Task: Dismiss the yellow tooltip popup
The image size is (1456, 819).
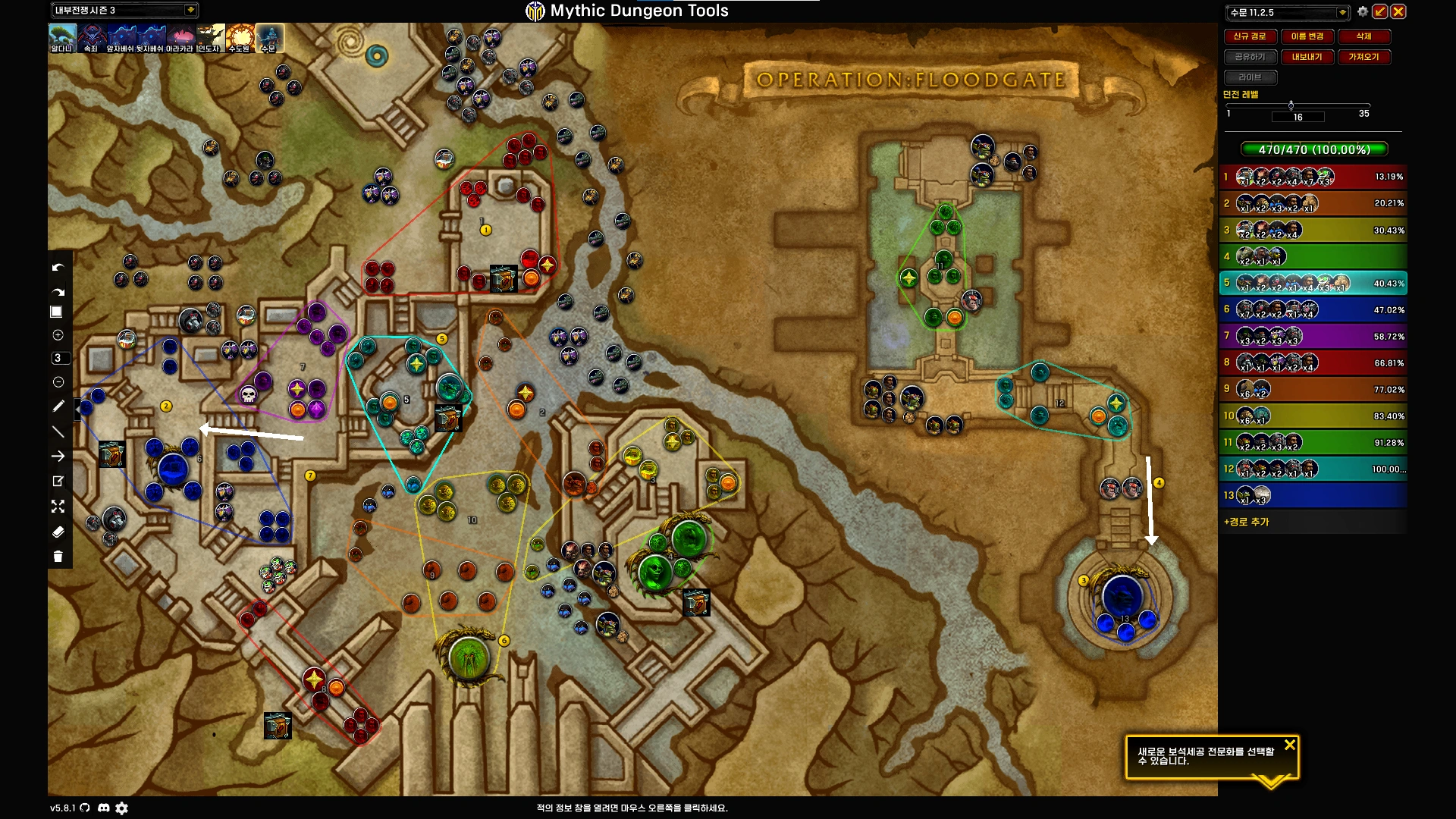Action: tap(1289, 745)
